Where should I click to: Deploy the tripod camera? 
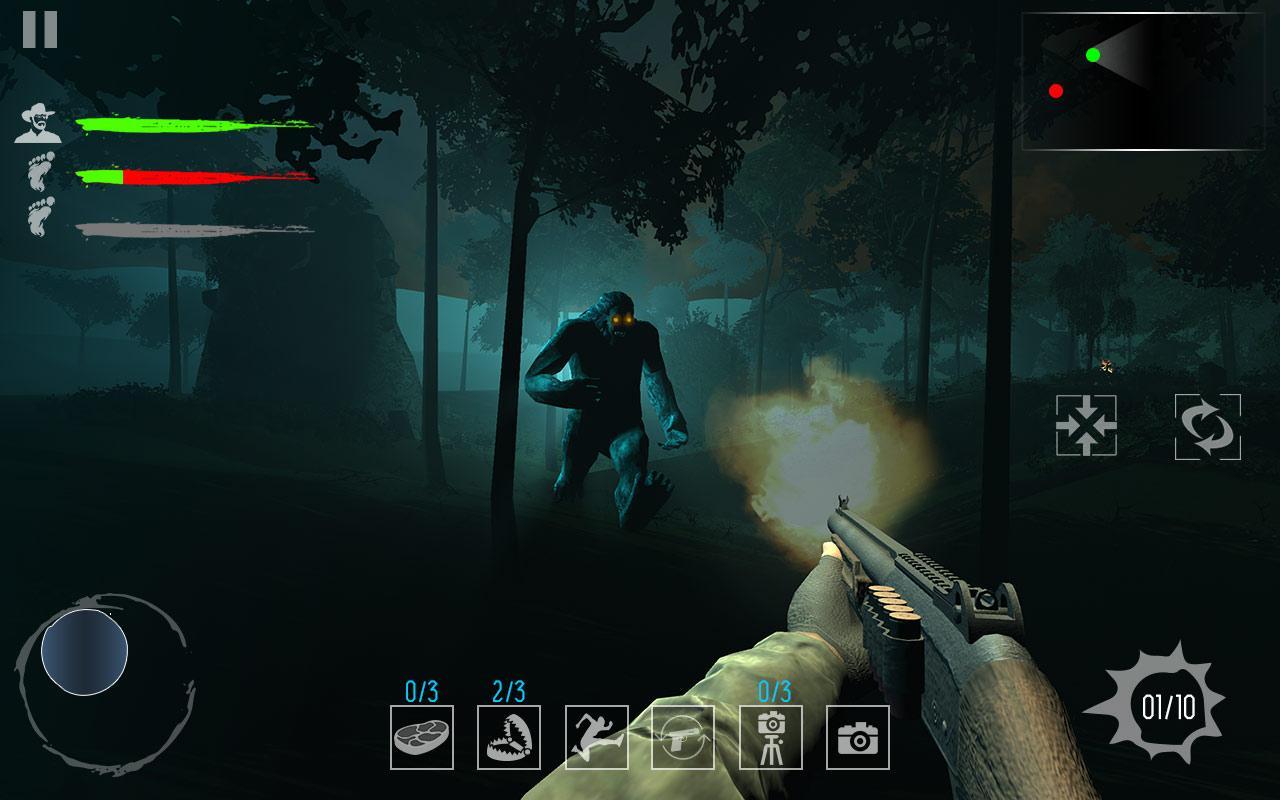pyautogui.click(x=771, y=737)
